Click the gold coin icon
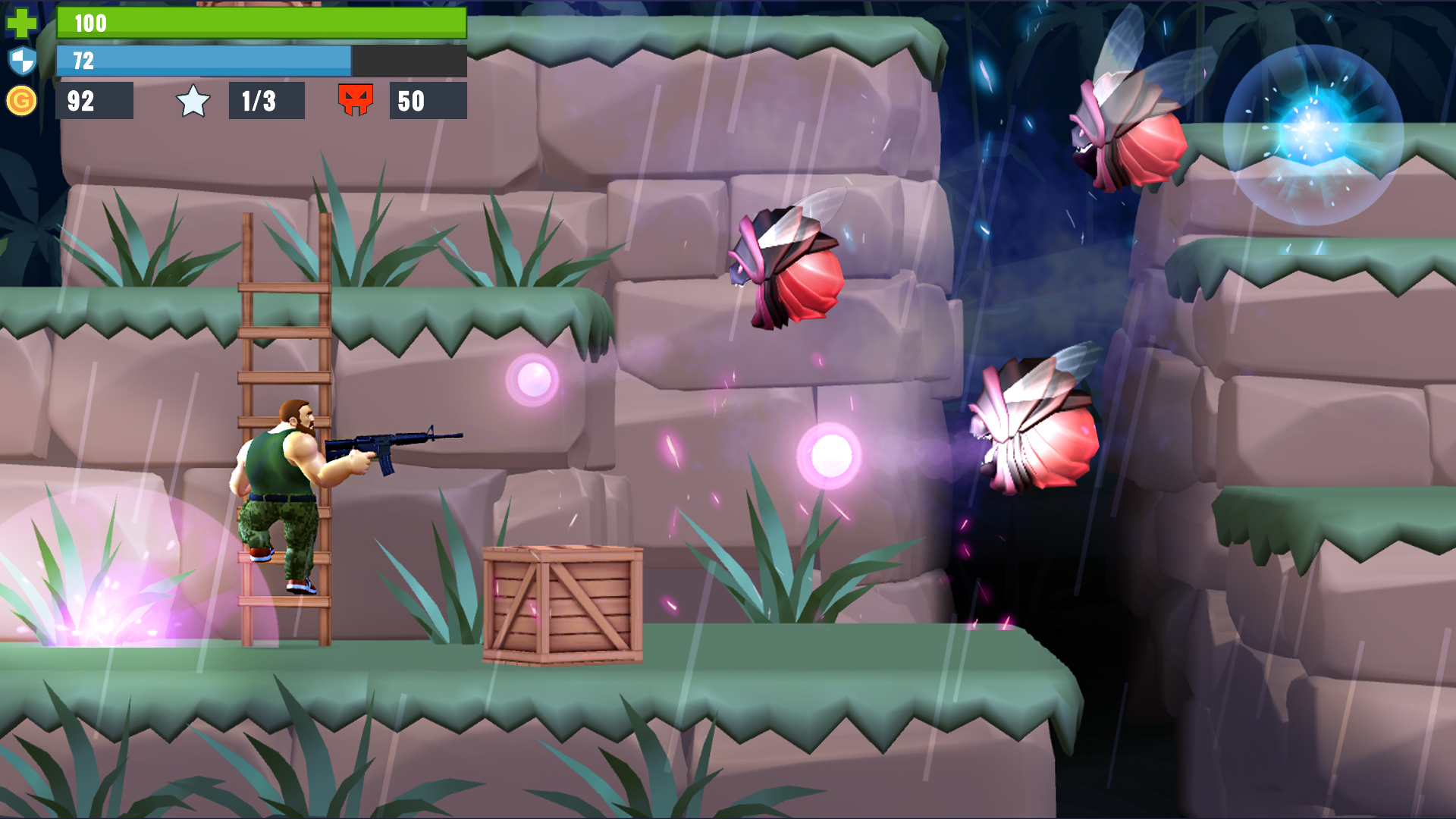 pyautogui.click(x=23, y=99)
